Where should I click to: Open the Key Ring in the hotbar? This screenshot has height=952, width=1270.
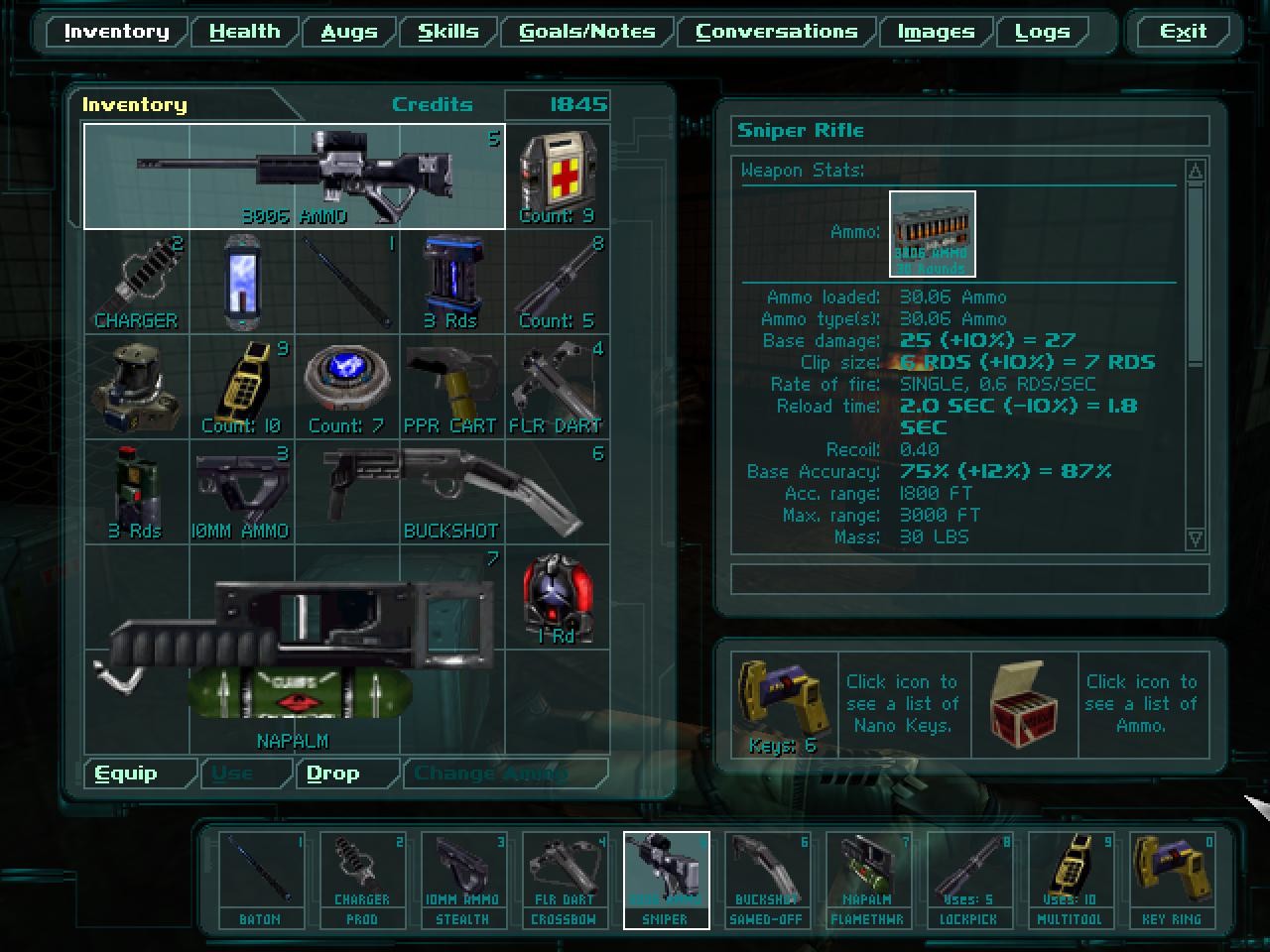coord(1172,878)
